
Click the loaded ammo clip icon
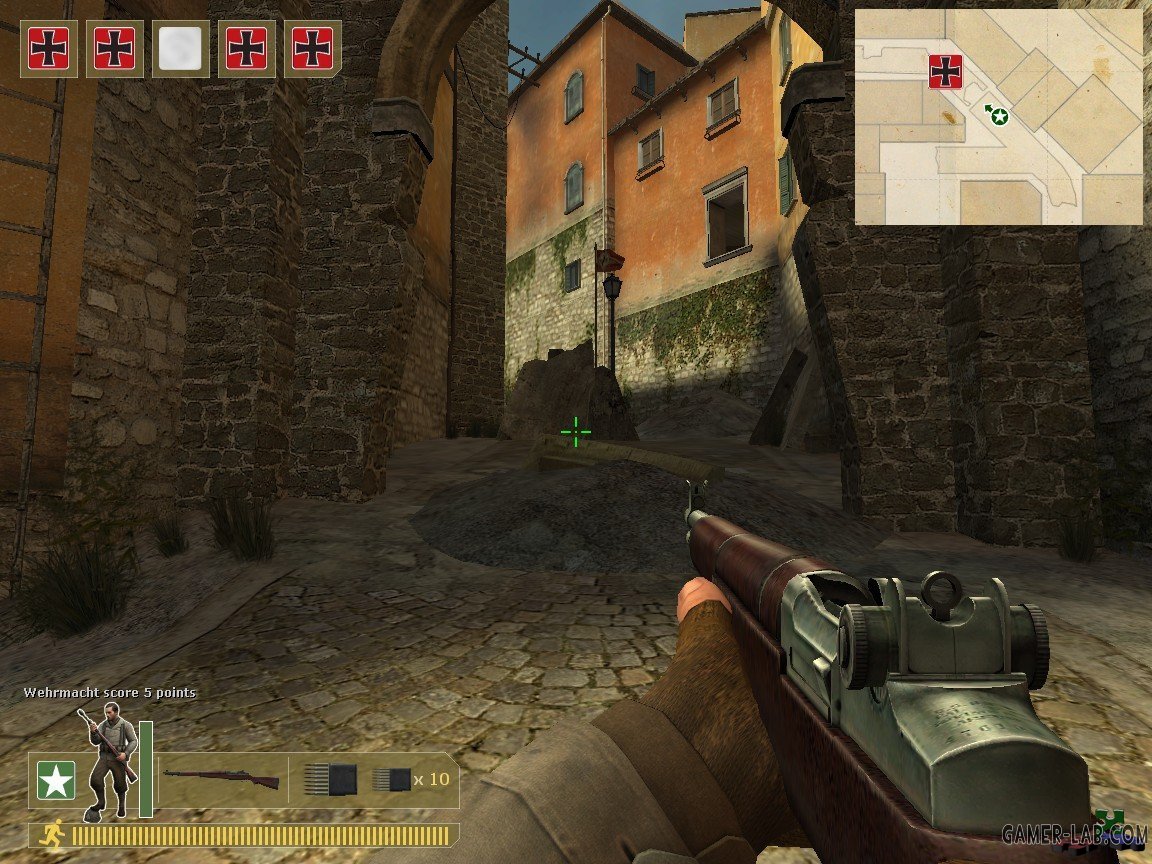click(x=330, y=778)
